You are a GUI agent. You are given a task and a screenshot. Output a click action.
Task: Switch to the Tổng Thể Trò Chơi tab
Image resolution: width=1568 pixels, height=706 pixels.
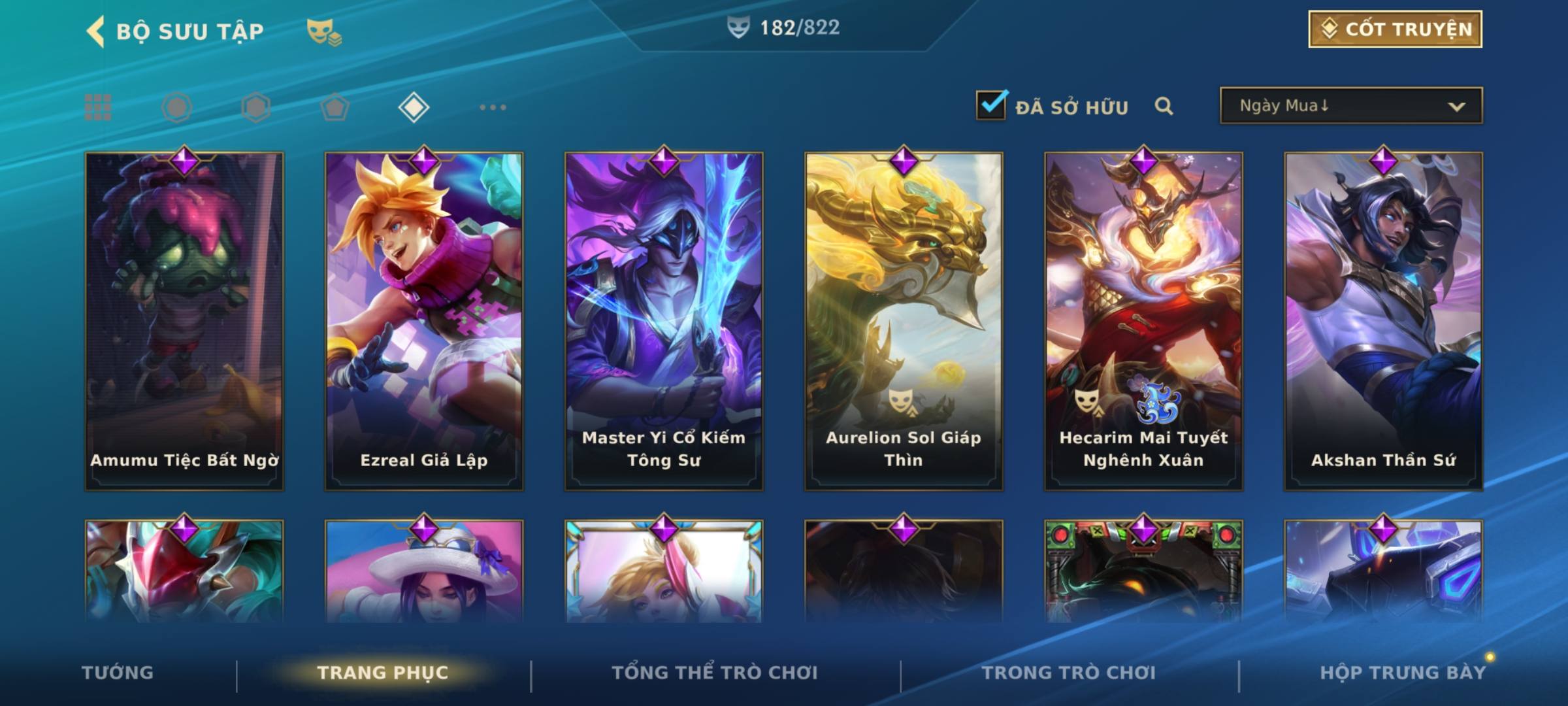point(715,673)
